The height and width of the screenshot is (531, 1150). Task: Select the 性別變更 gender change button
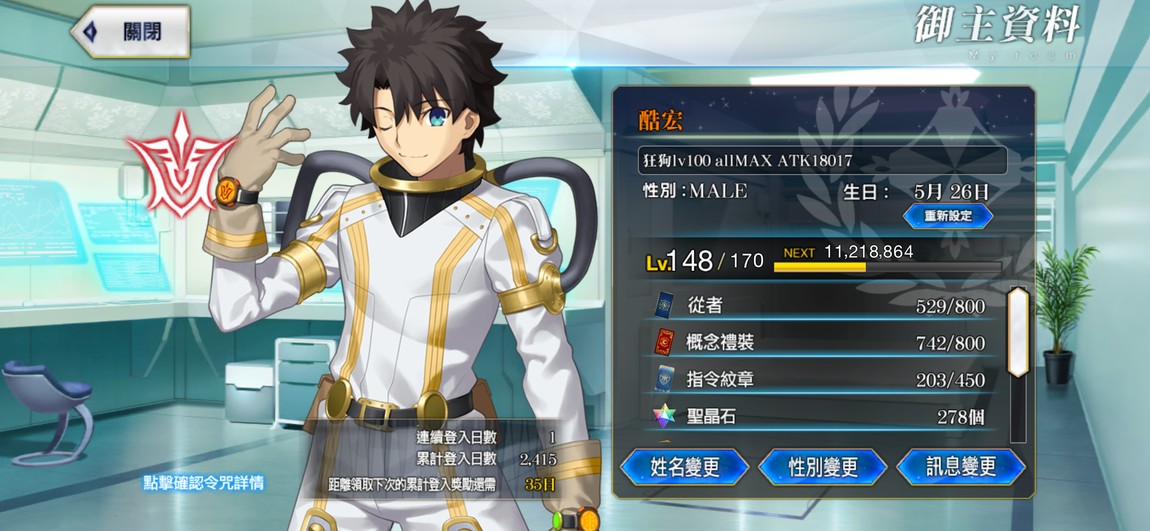click(x=823, y=467)
